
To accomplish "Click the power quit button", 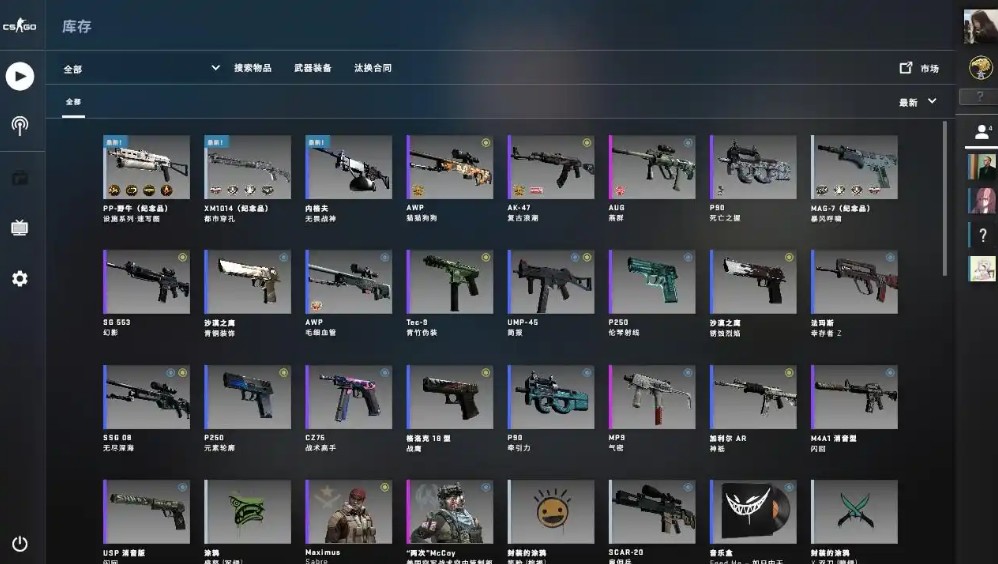I will [20, 544].
